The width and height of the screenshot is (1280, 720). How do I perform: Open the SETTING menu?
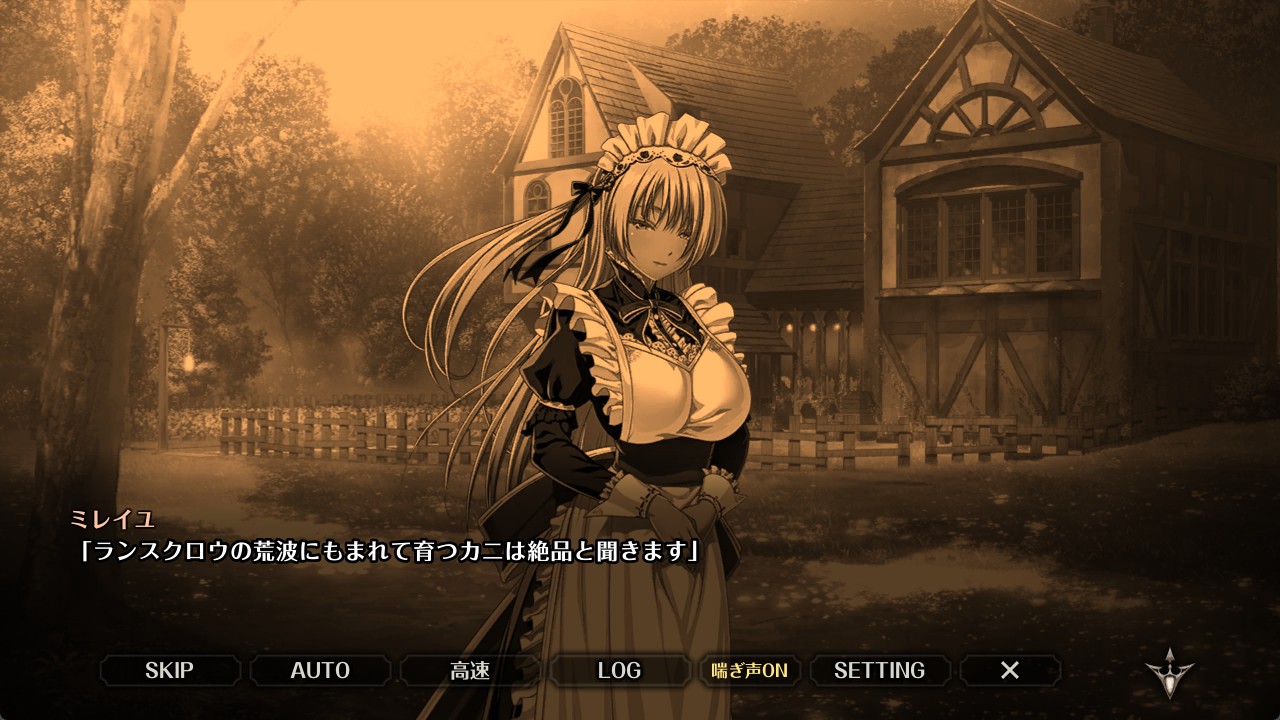coord(879,670)
